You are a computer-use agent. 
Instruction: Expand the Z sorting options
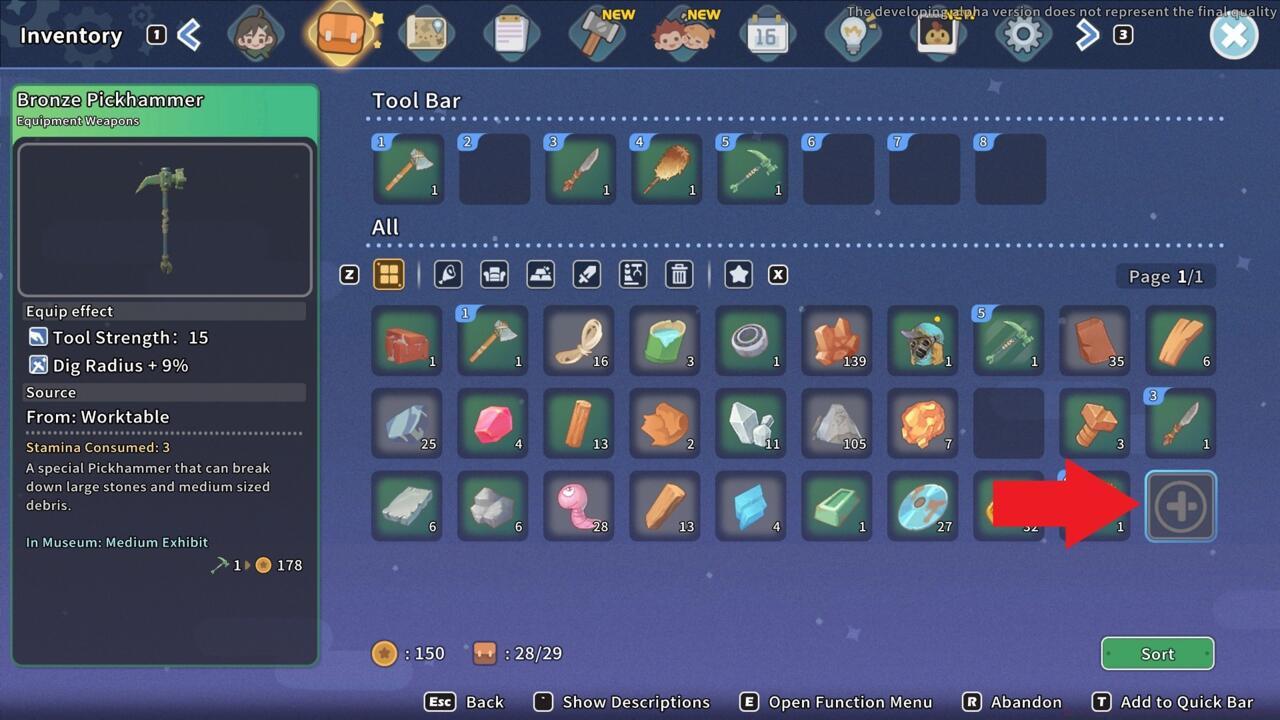pyautogui.click(x=348, y=274)
